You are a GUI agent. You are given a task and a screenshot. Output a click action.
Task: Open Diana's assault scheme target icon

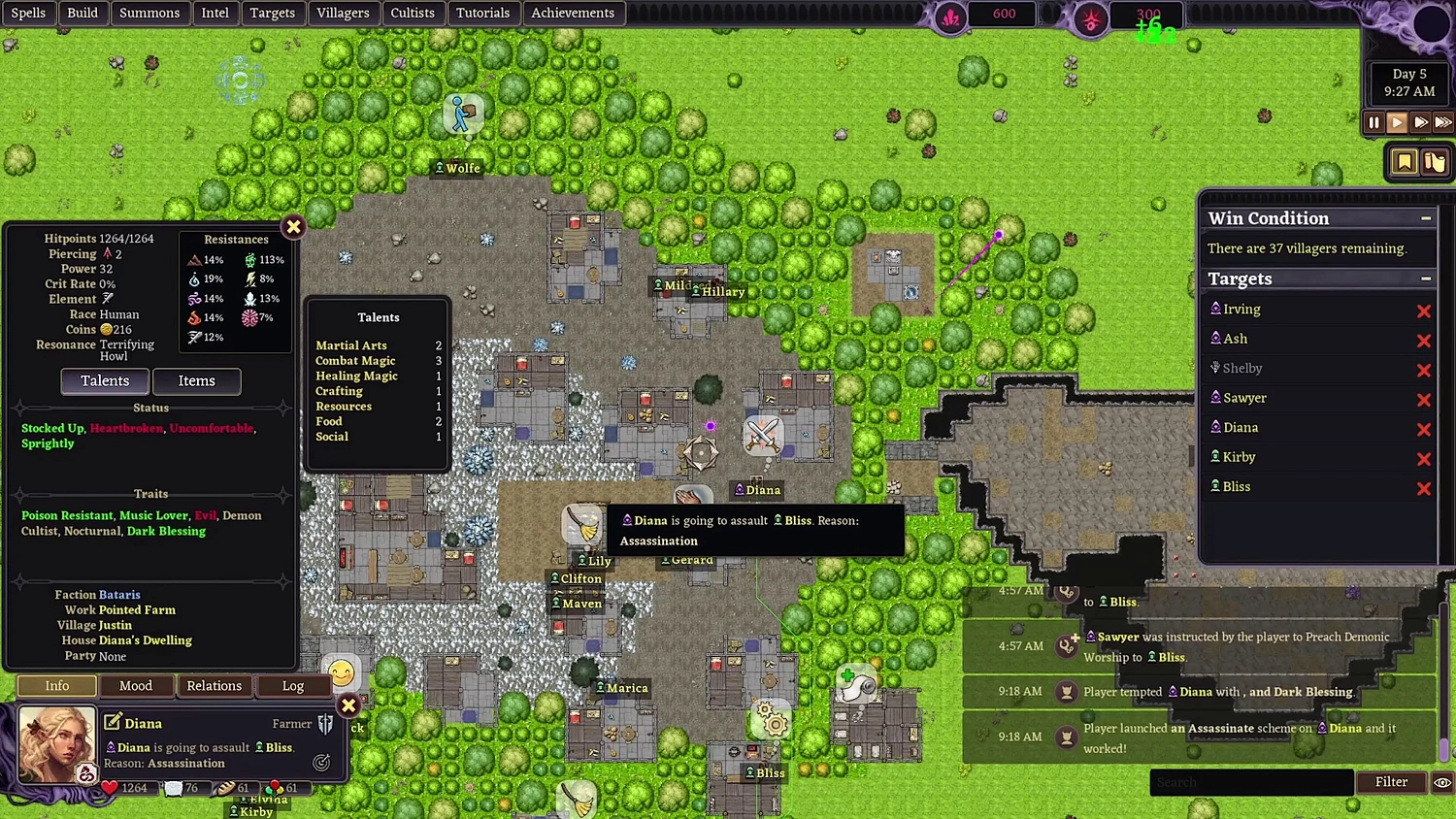click(323, 764)
